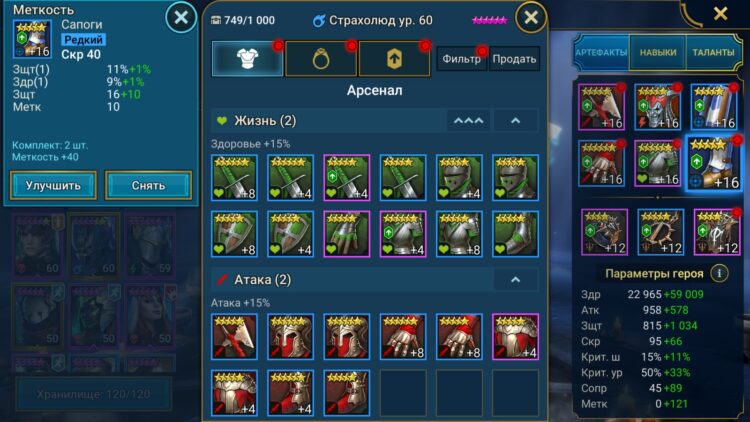Switch to the armor category tab
Image resolution: width=750 pixels, height=422 pixels.
click(x=246, y=59)
